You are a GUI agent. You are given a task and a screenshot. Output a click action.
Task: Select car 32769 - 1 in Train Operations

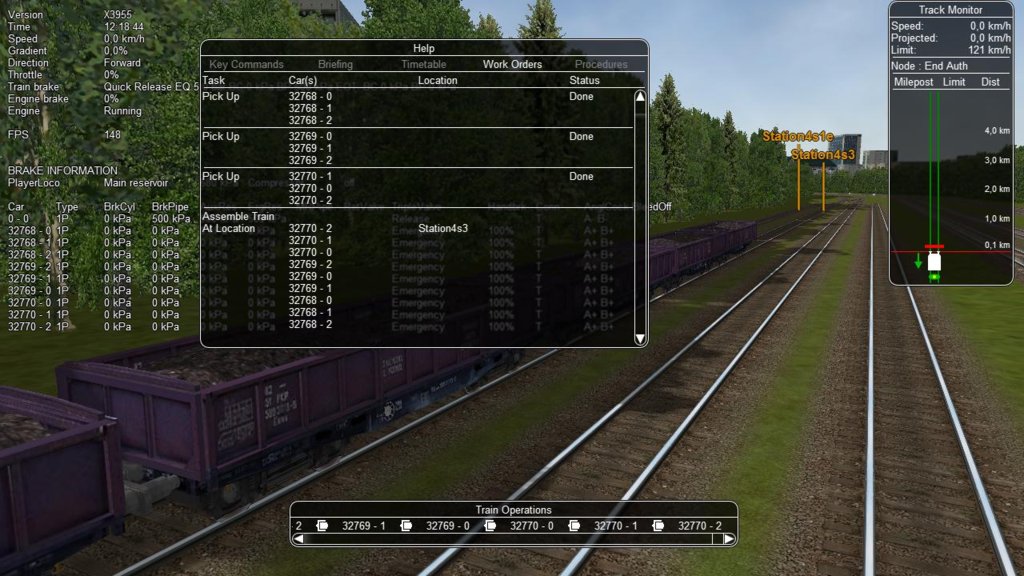click(x=364, y=525)
